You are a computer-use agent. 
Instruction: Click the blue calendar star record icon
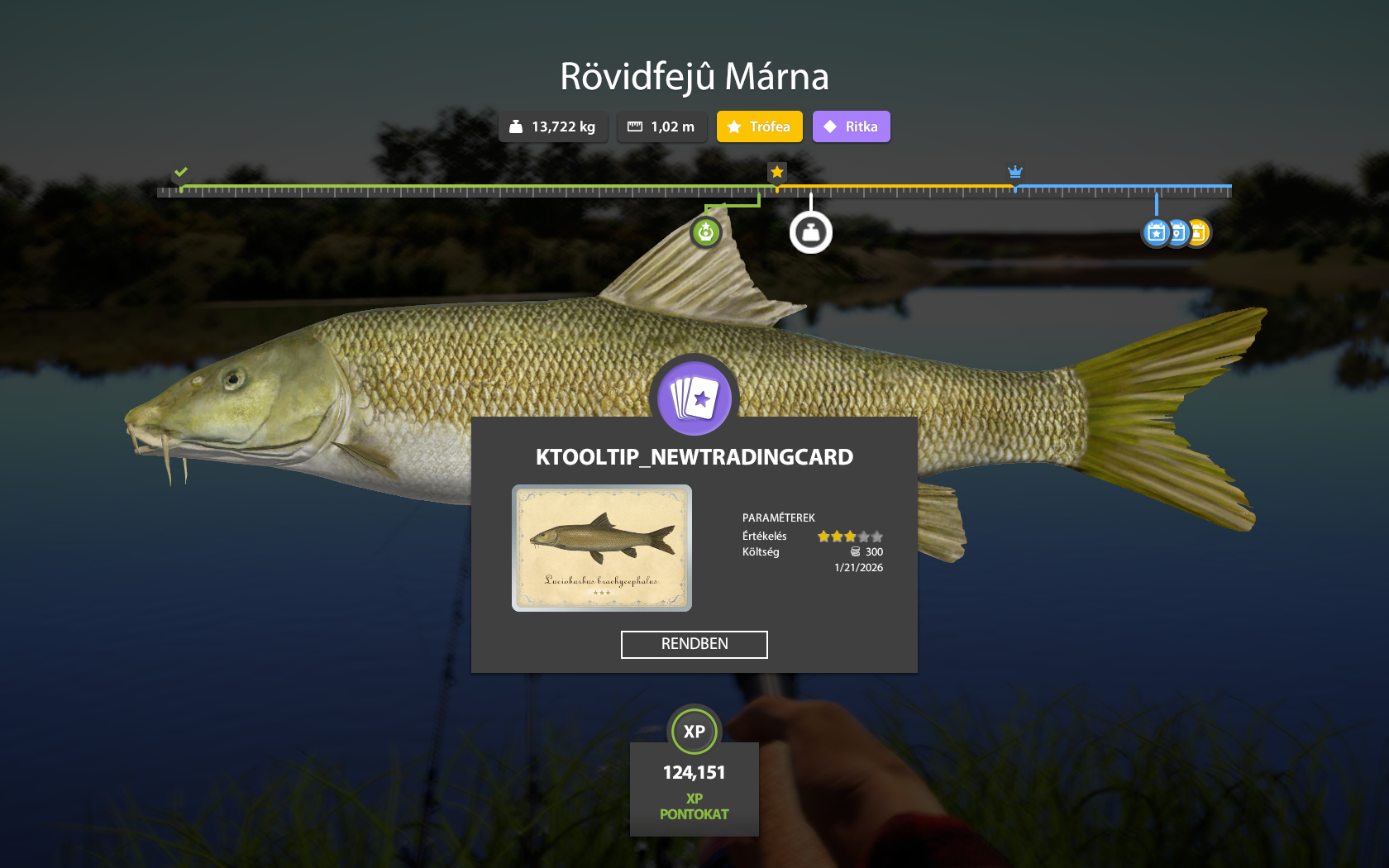coord(1157,233)
